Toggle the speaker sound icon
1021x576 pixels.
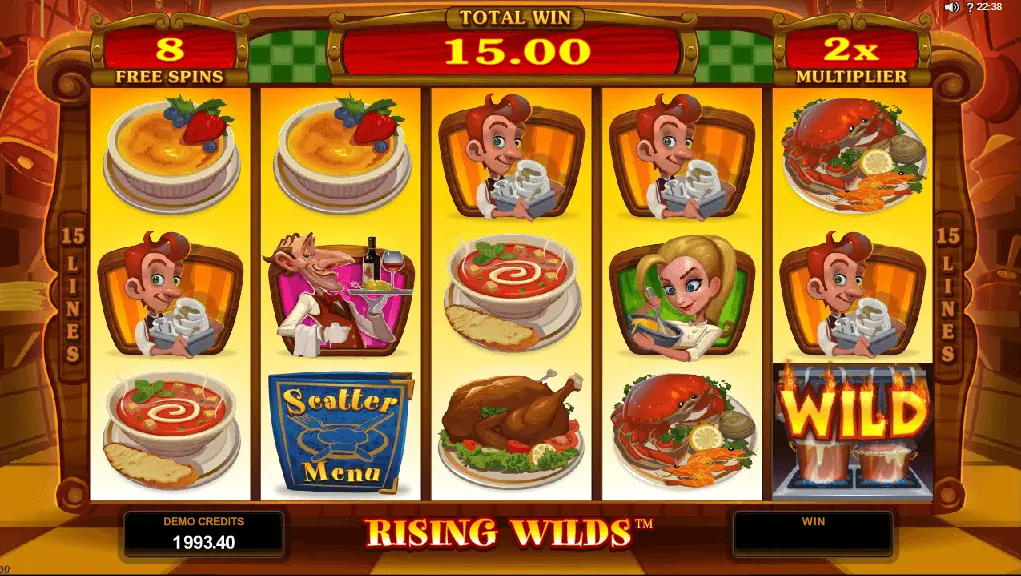pos(950,7)
